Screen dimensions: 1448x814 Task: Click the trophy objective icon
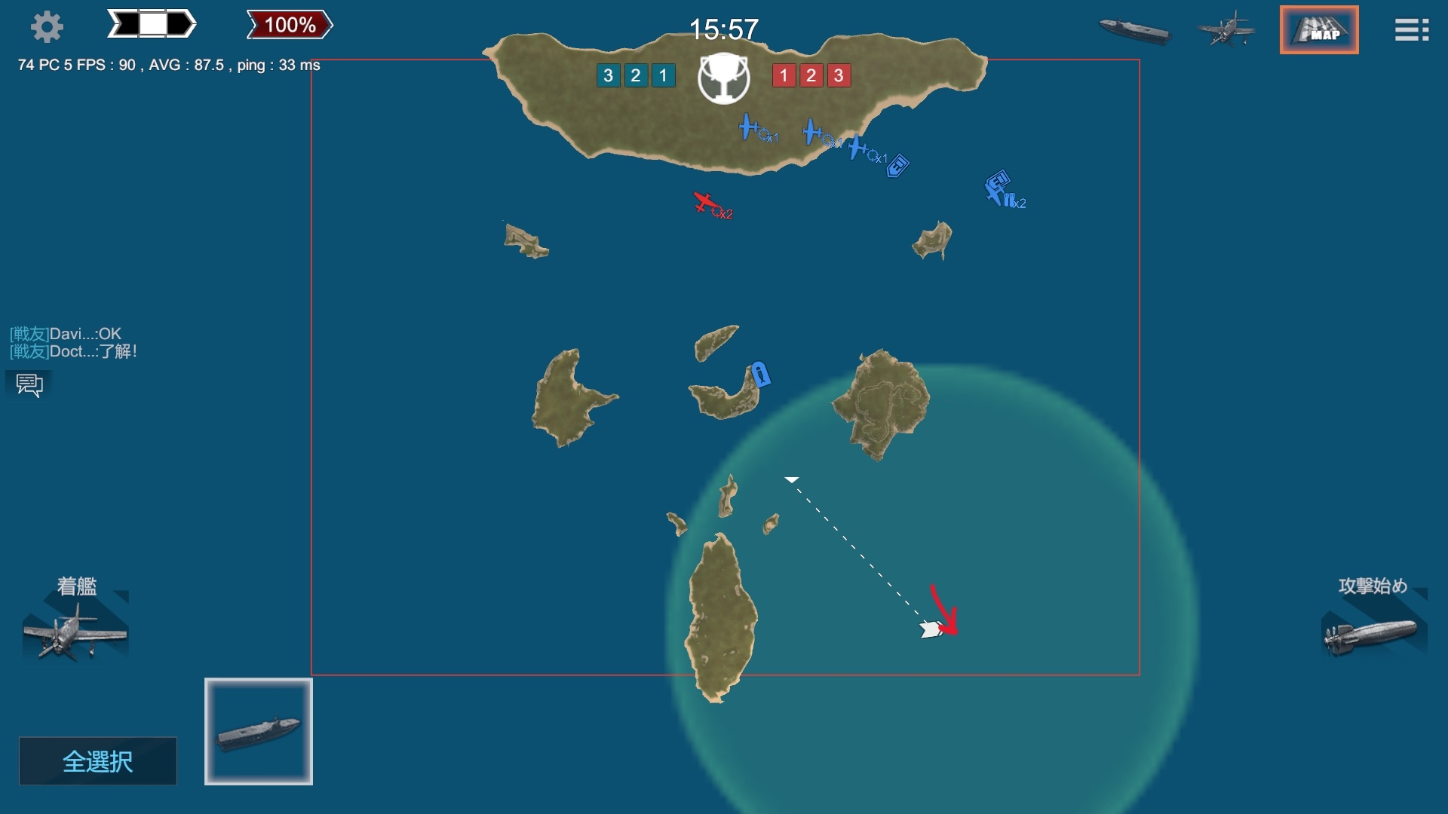pyautogui.click(x=725, y=78)
